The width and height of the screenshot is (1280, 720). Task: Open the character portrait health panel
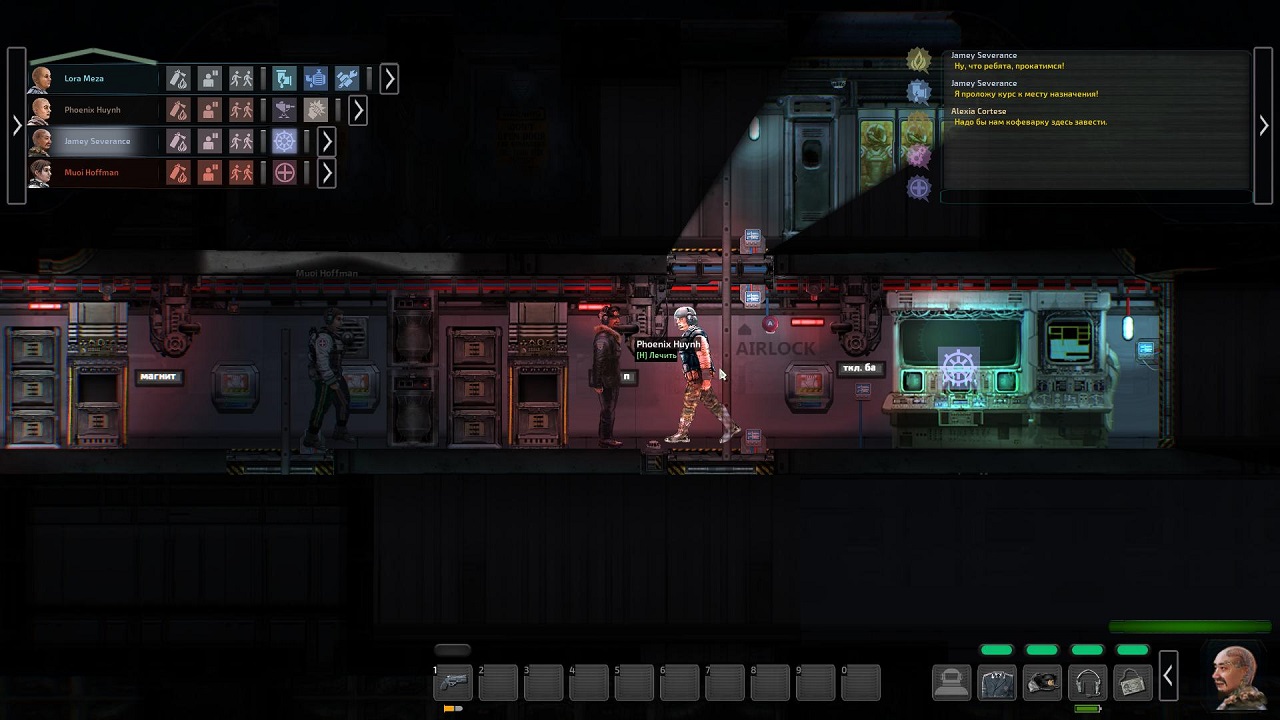(1237, 675)
